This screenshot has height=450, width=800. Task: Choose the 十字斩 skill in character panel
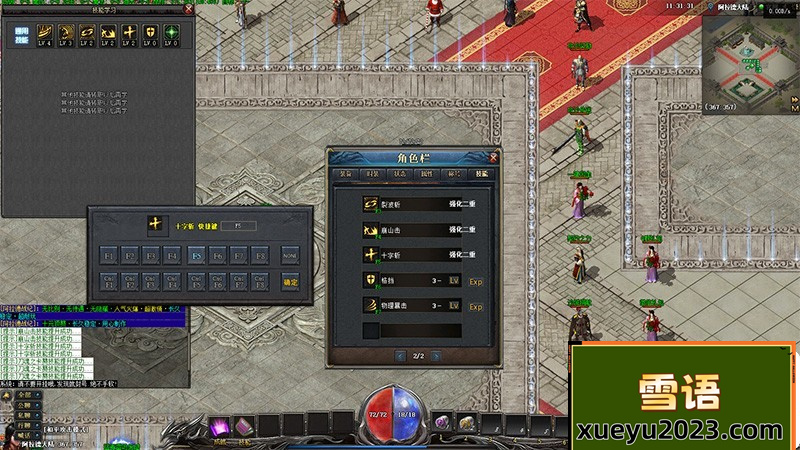click(x=371, y=255)
